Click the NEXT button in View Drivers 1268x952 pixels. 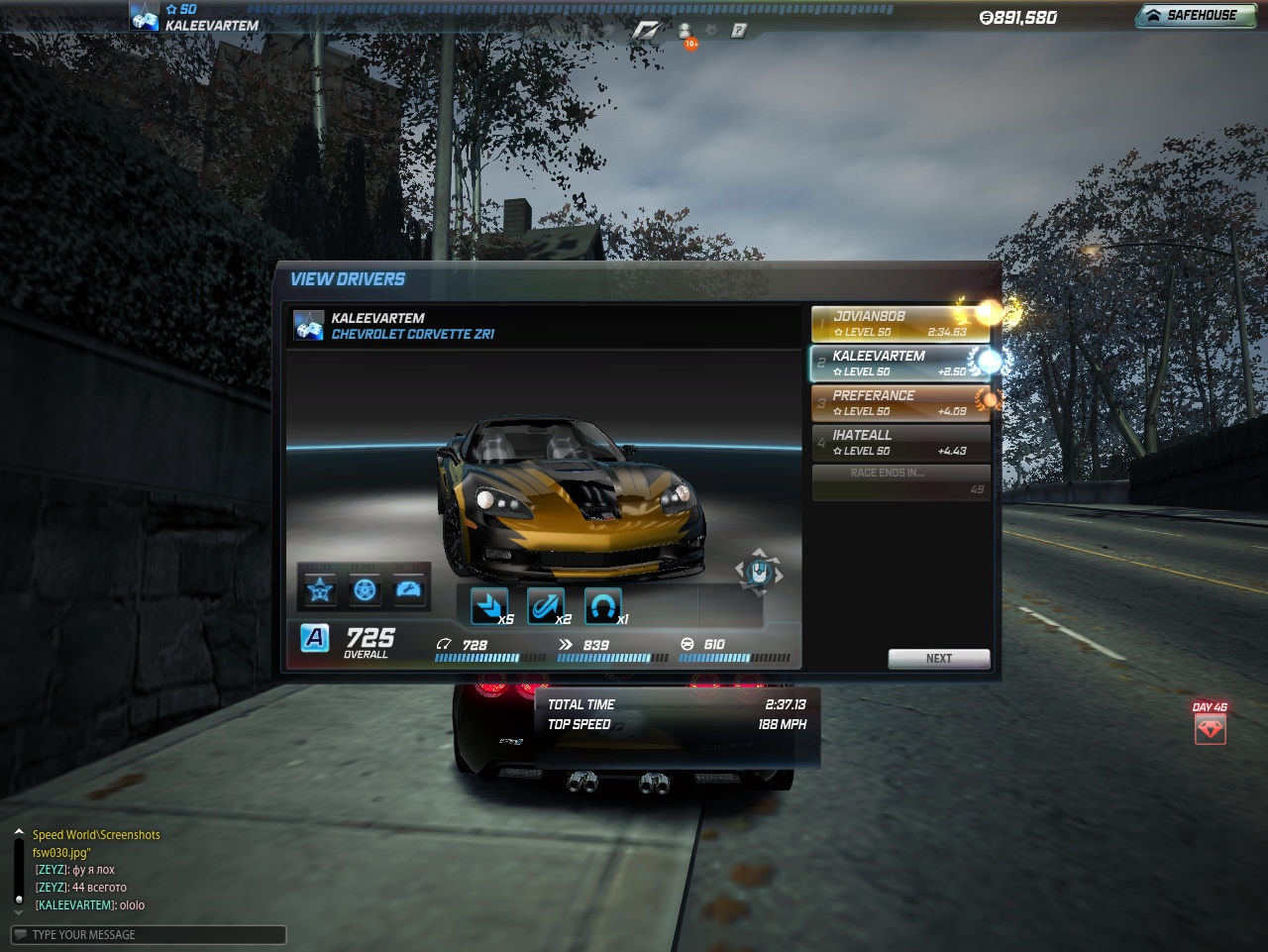click(938, 659)
